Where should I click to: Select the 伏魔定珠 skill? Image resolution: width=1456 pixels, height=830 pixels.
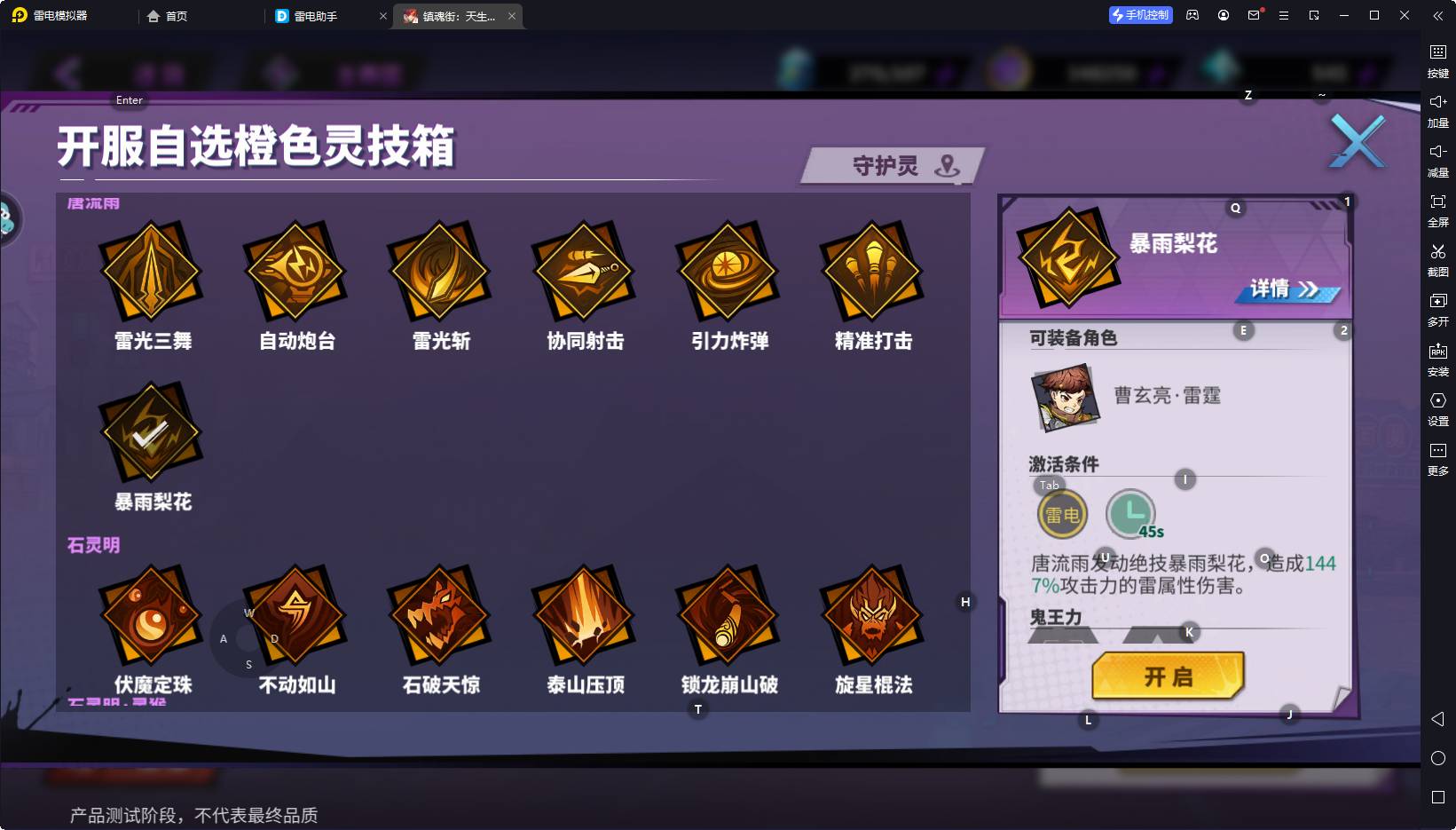click(x=152, y=615)
